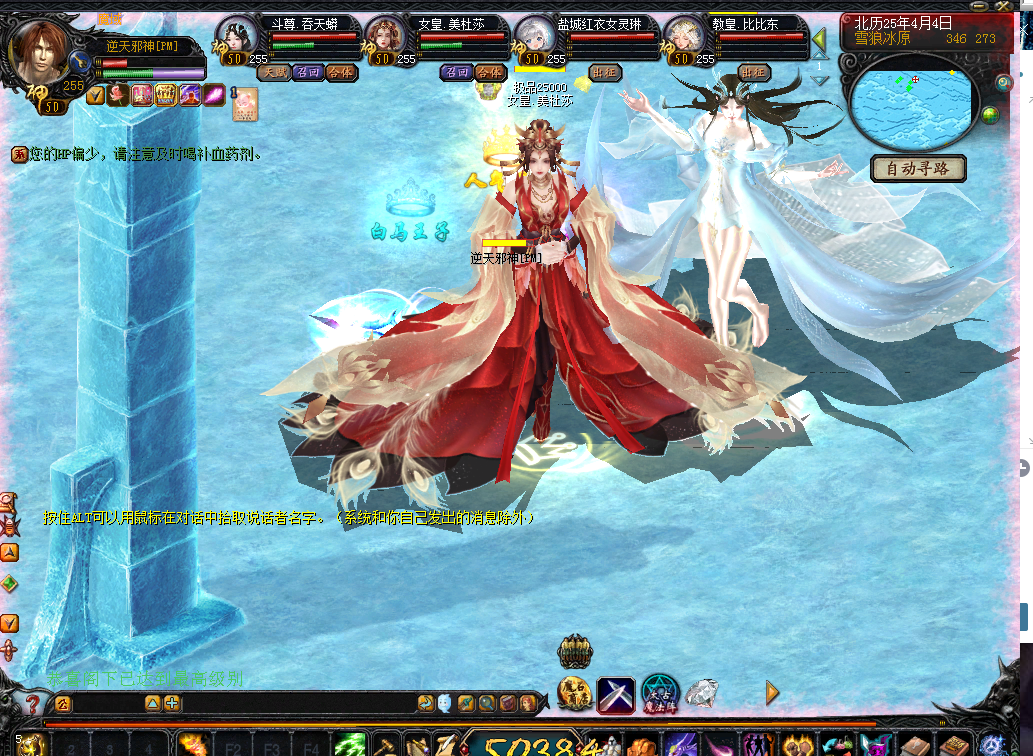
Task: Close the game window
Action: (x=1022, y=8)
